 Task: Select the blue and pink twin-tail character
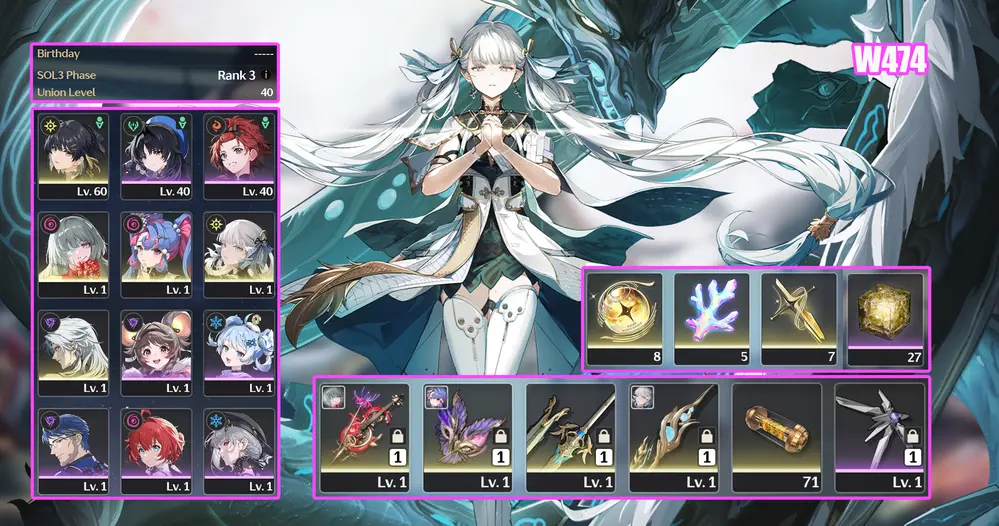156,253
